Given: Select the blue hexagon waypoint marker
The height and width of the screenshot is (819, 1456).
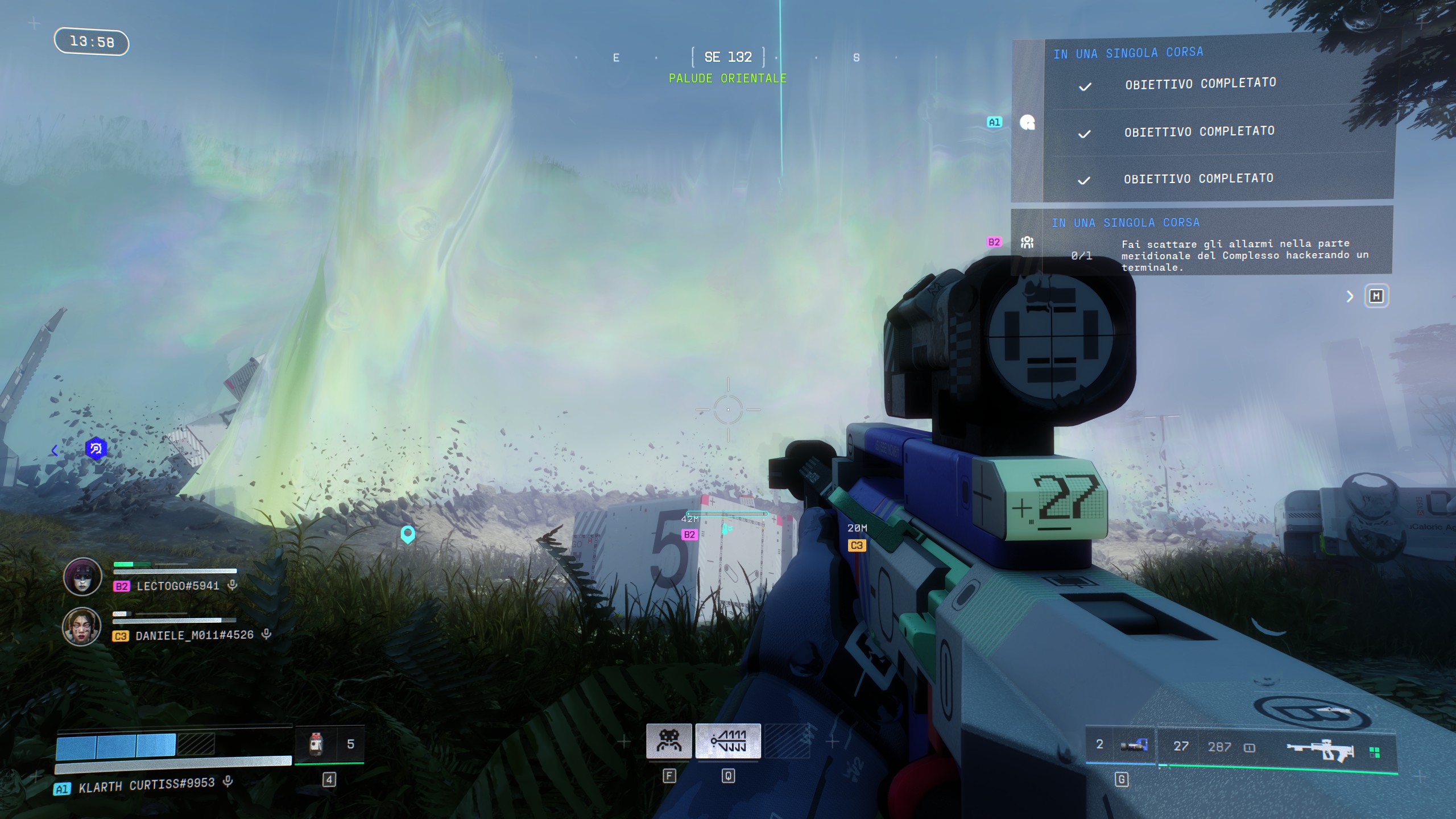Looking at the screenshot, I should tap(96, 449).
